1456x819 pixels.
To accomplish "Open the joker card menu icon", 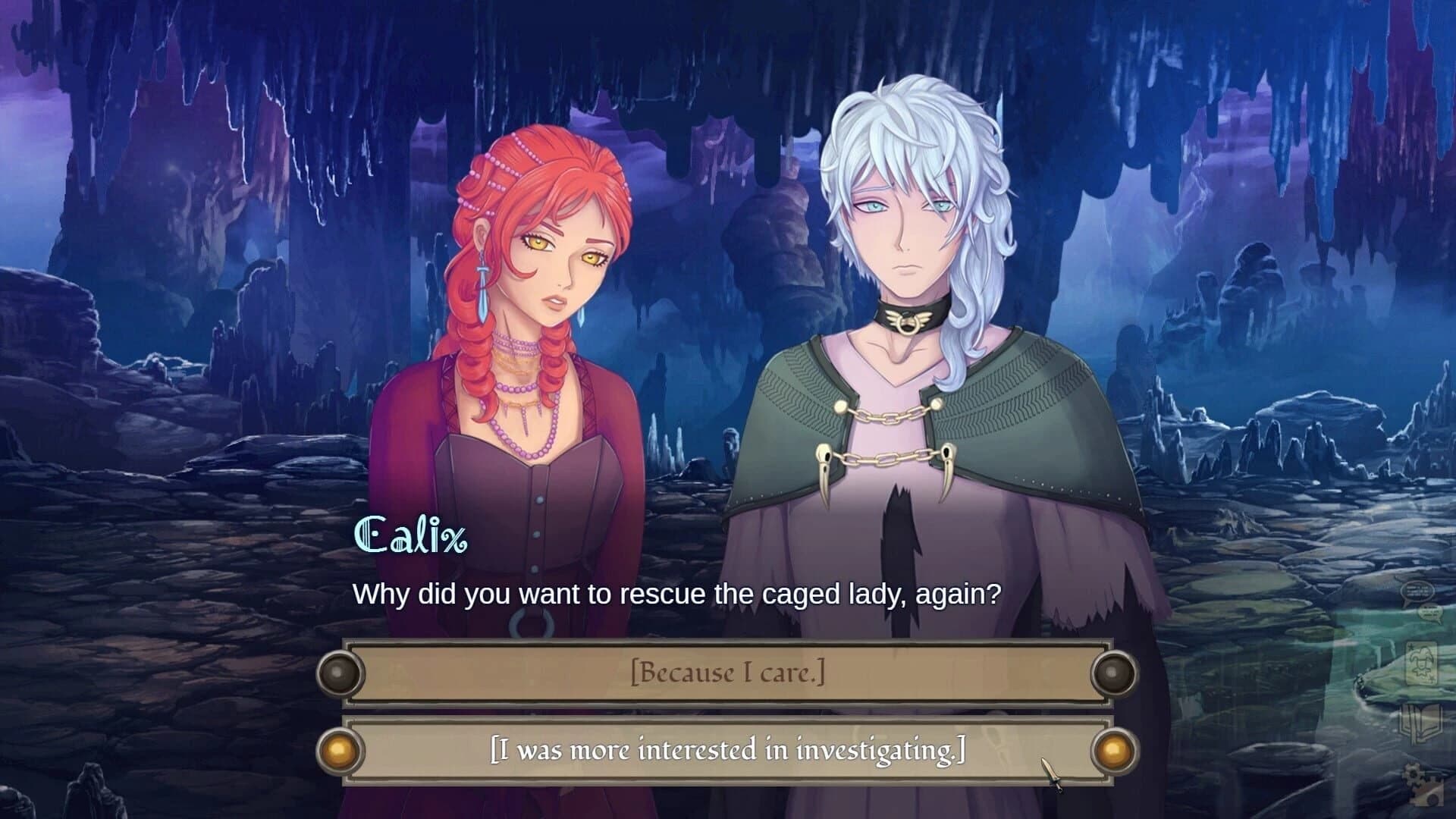I will click(x=1423, y=663).
